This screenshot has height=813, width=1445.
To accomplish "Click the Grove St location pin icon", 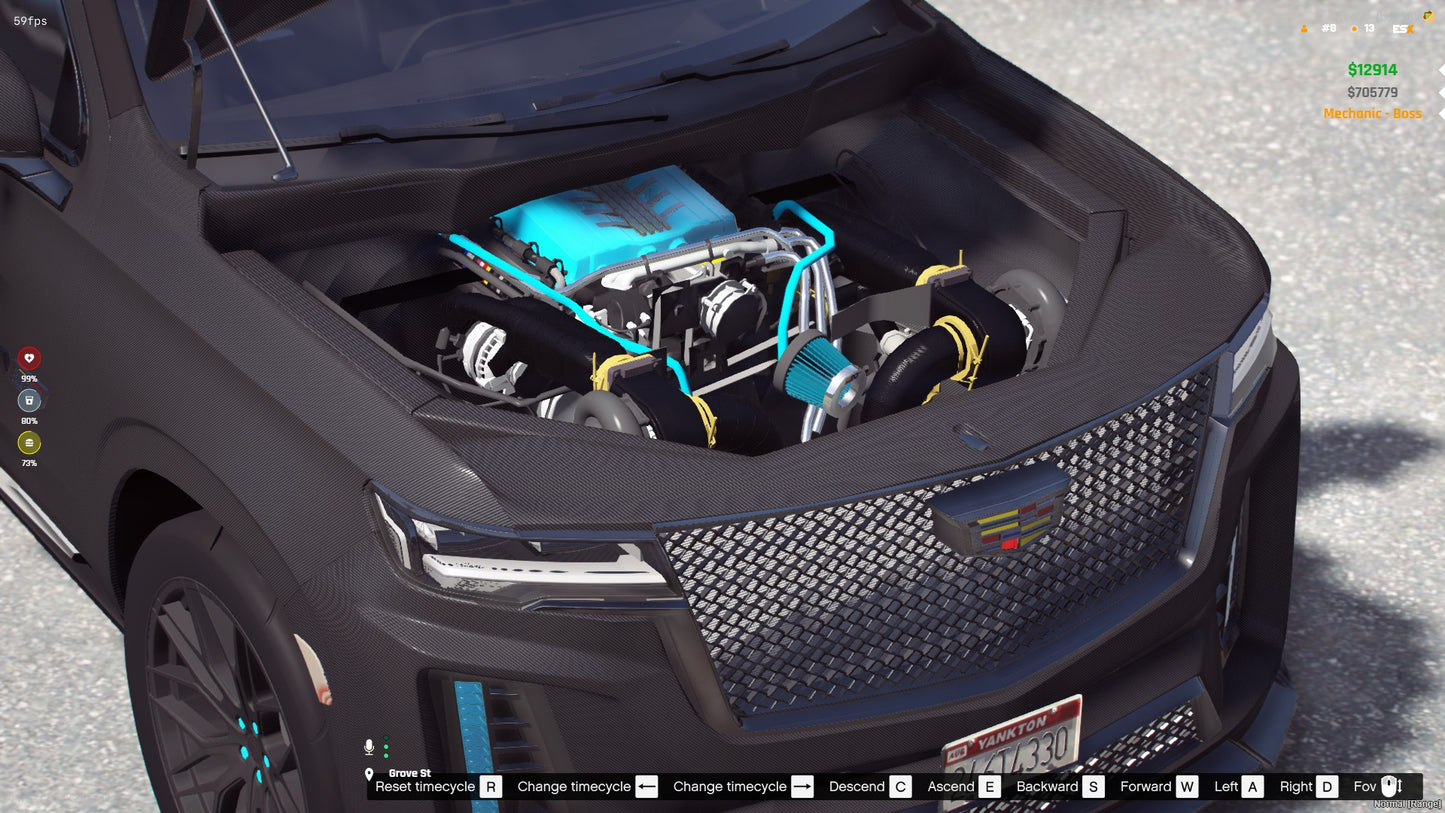I will point(369,775).
